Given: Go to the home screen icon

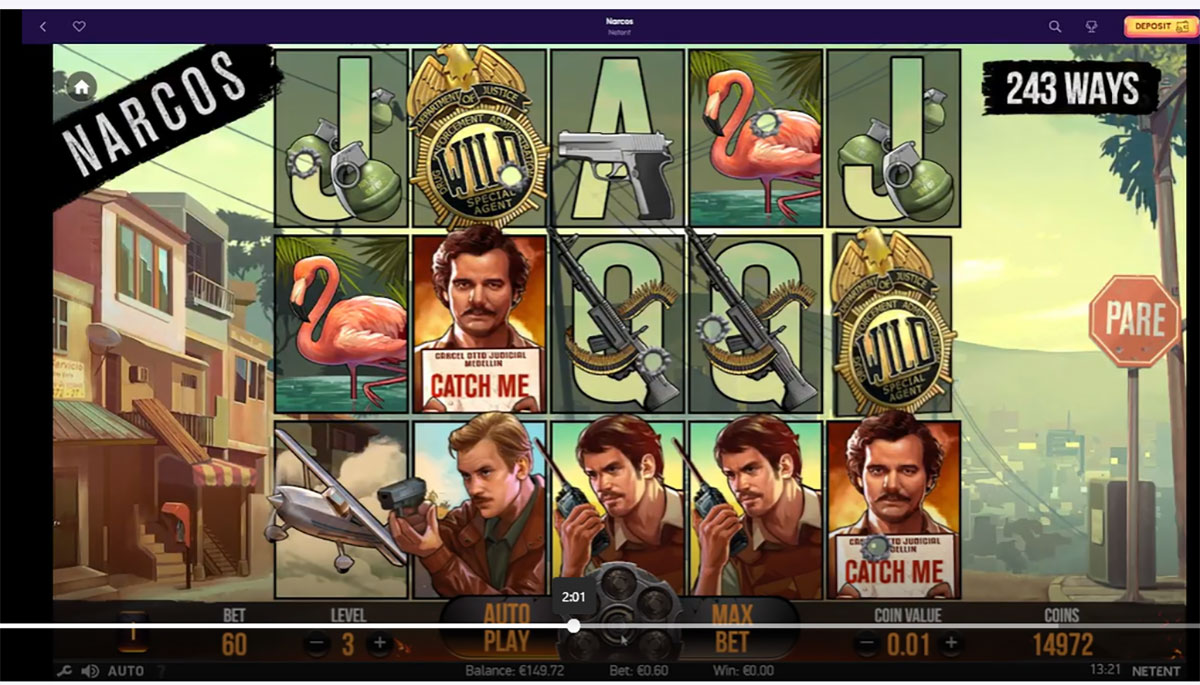Looking at the screenshot, I should point(80,87).
